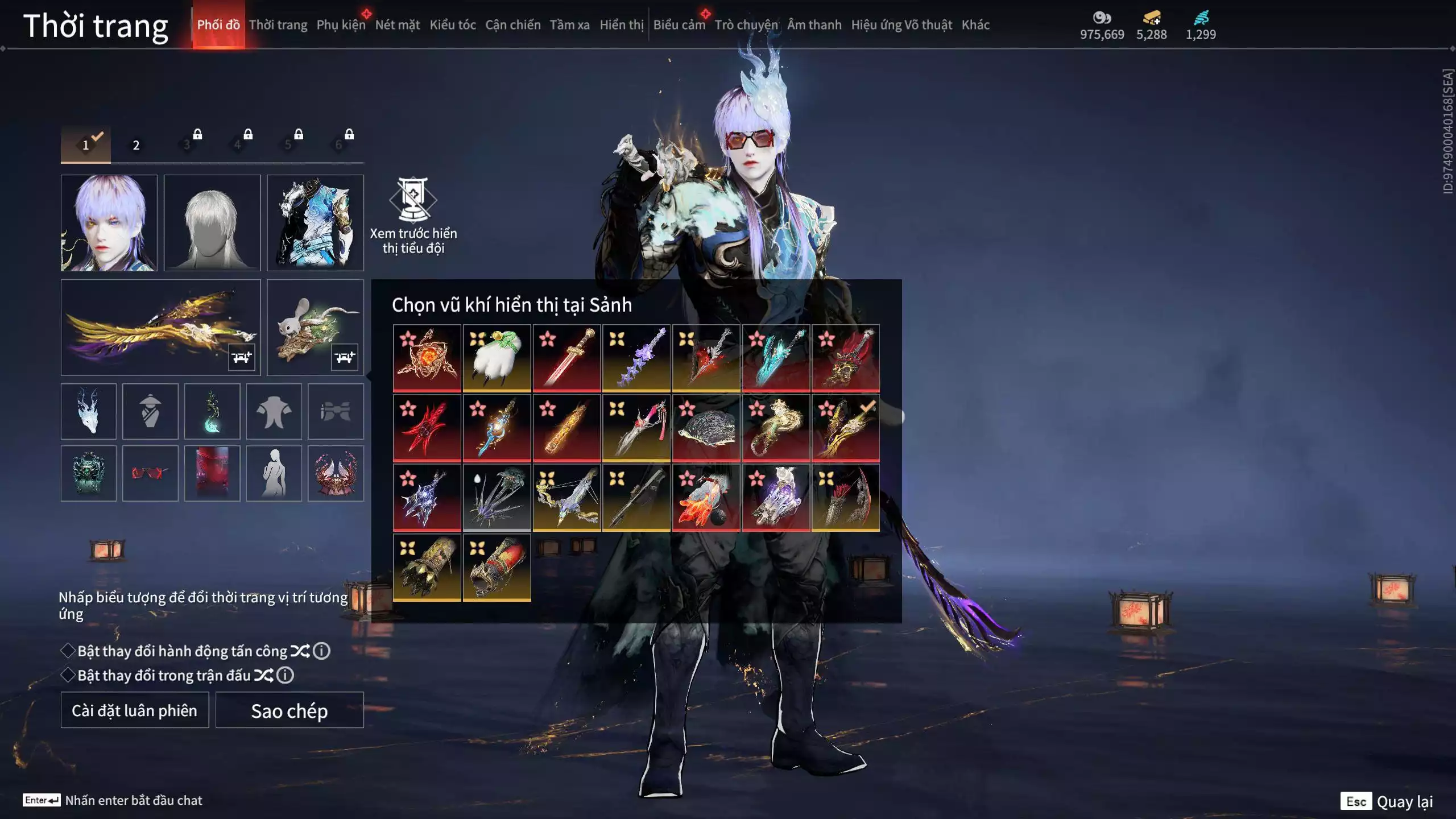Enable Bật thay đổi trong trận đấu

tap(68, 675)
